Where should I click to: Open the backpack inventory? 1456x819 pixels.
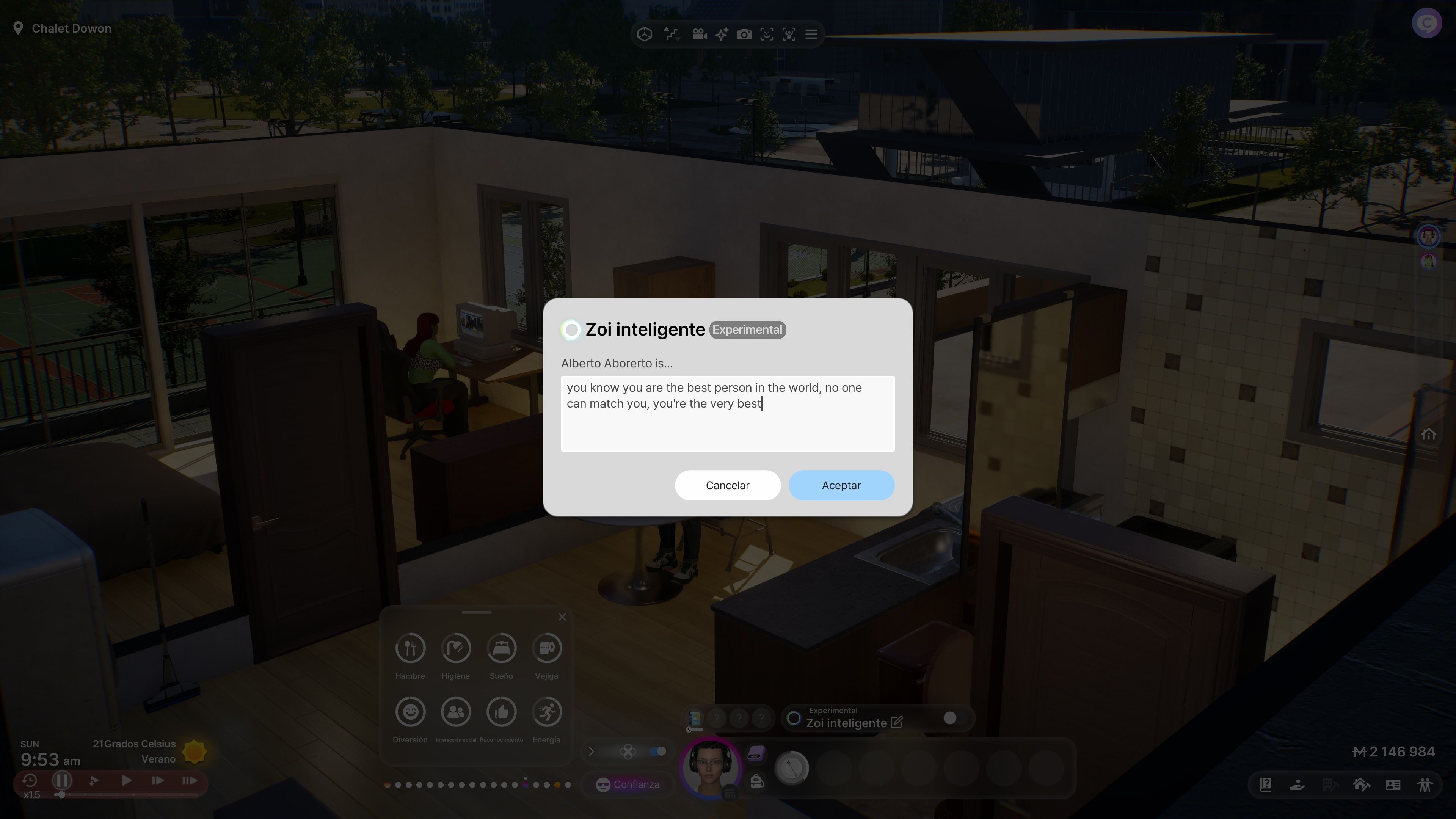click(x=757, y=782)
